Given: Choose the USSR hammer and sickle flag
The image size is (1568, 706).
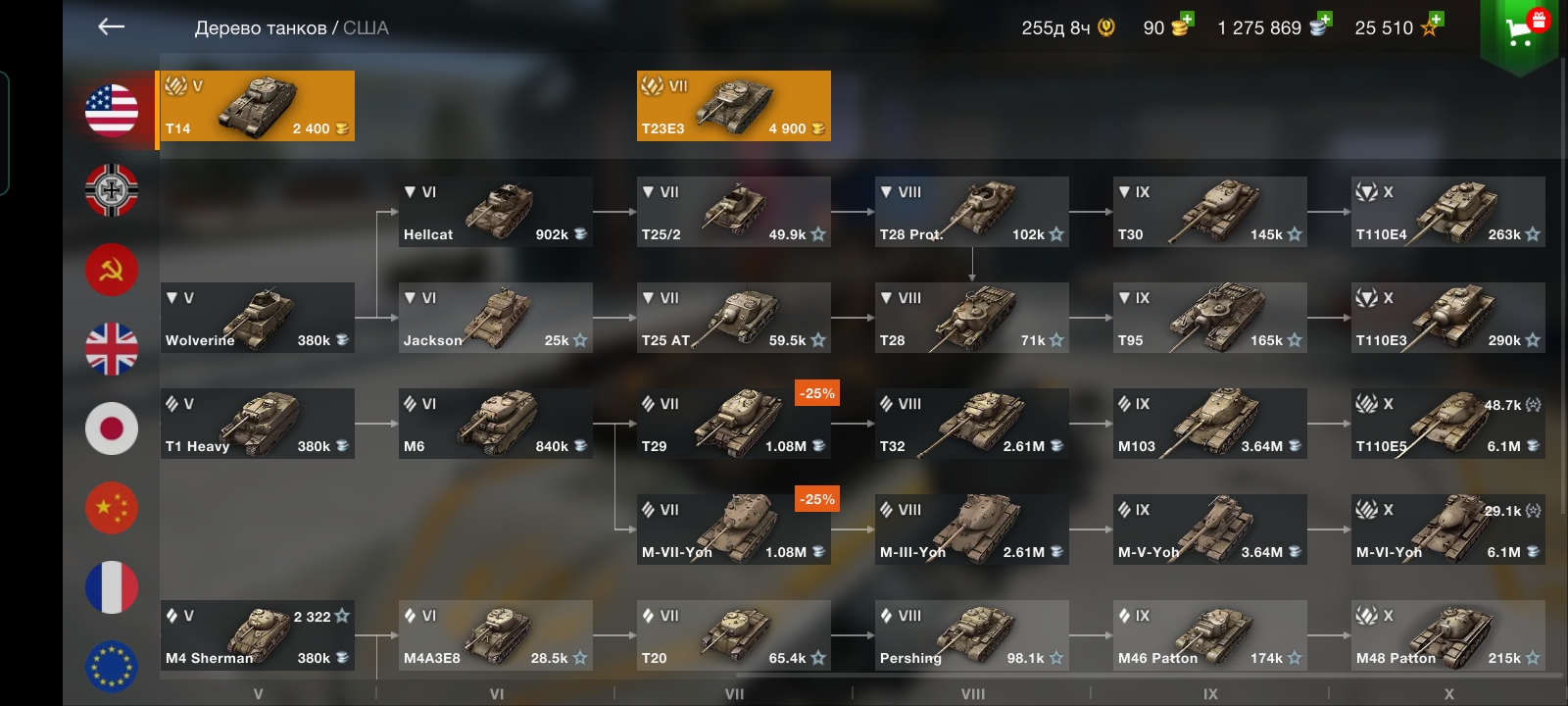Looking at the screenshot, I should point(112,270).
